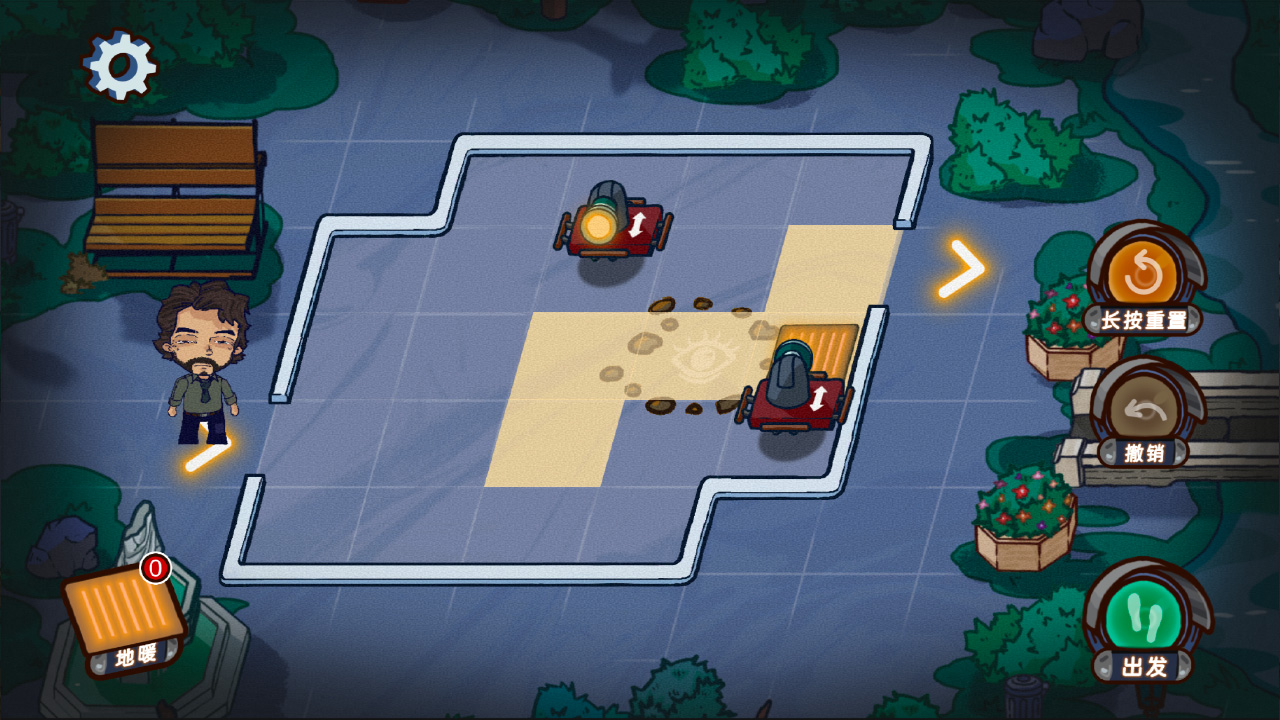
Task: Select the 地暖 floor heating card
Action: coord(124,613)
